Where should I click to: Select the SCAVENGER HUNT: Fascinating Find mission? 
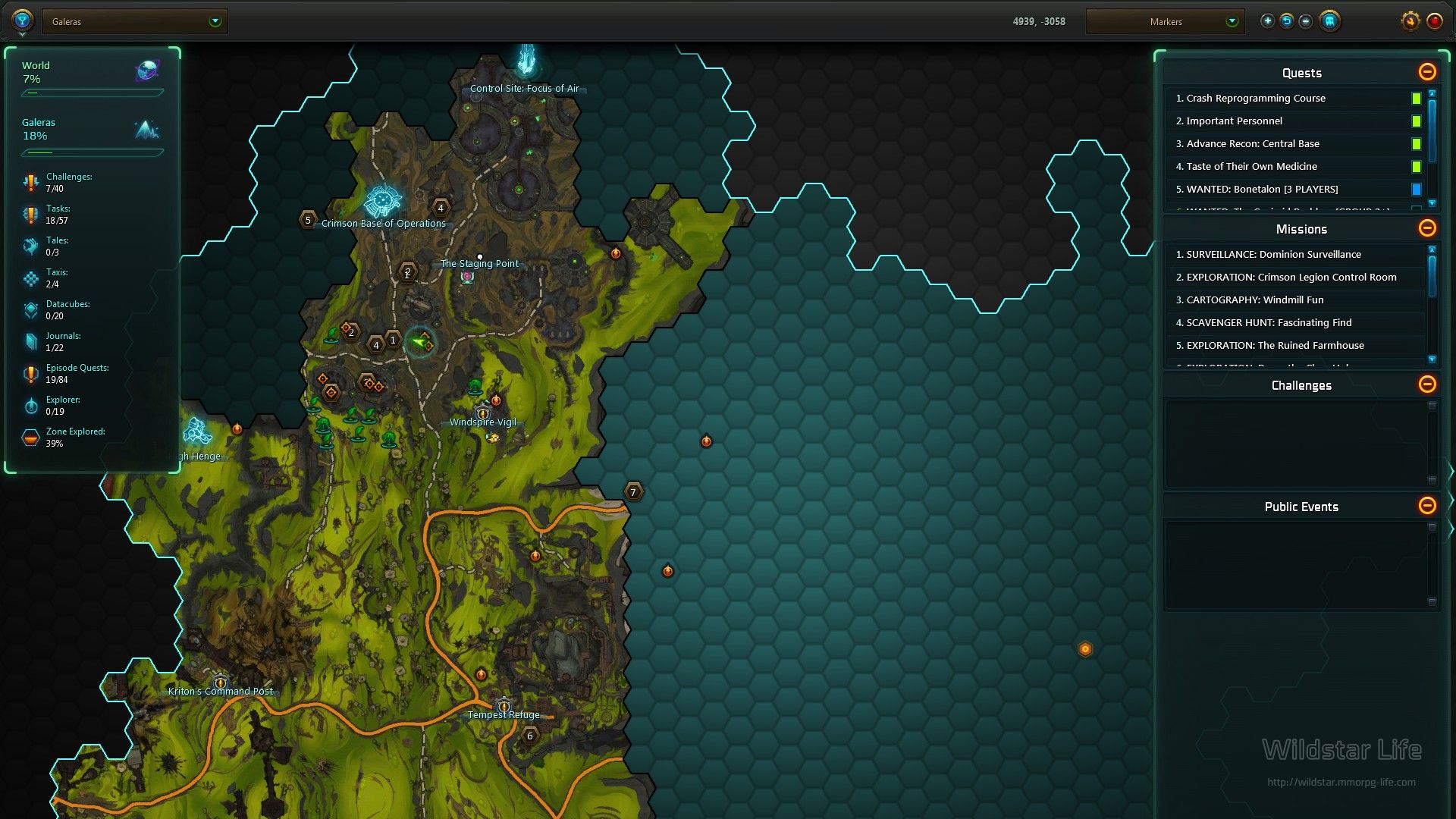click(1269, 322)
